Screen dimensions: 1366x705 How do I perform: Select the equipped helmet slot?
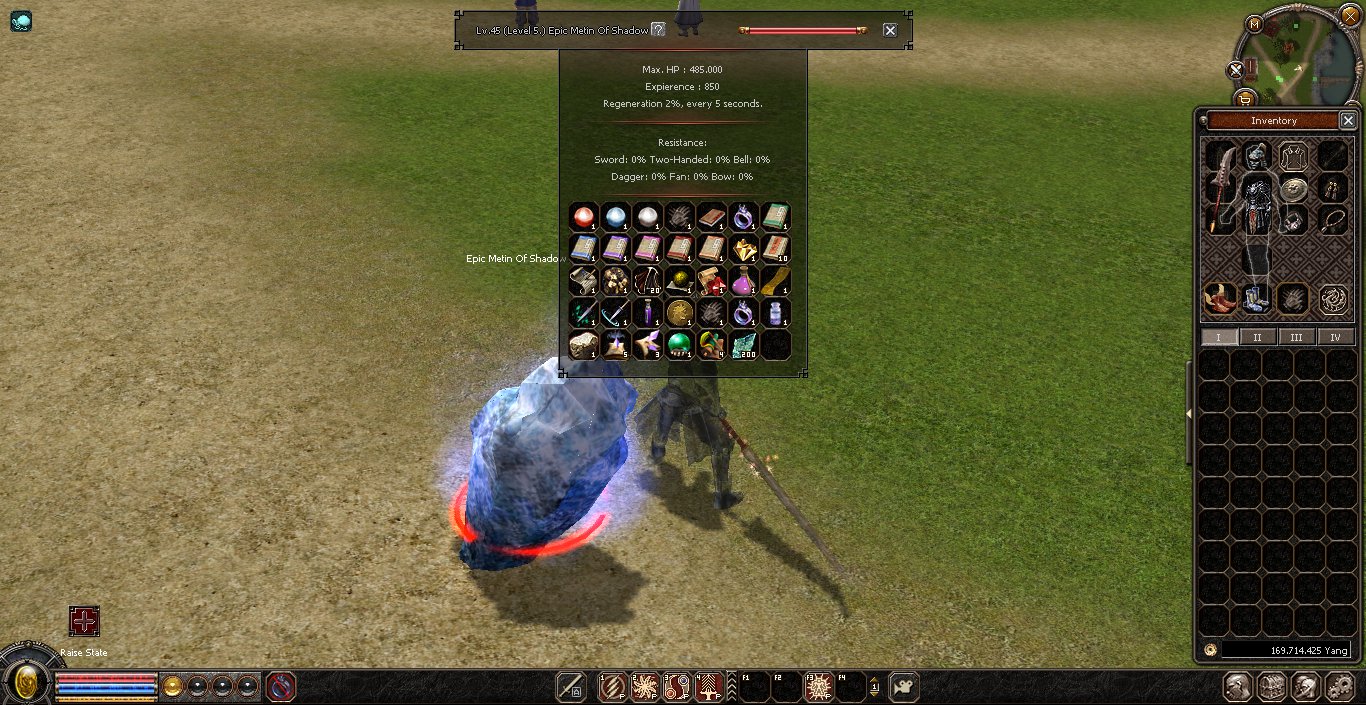tap(1257, 156)
